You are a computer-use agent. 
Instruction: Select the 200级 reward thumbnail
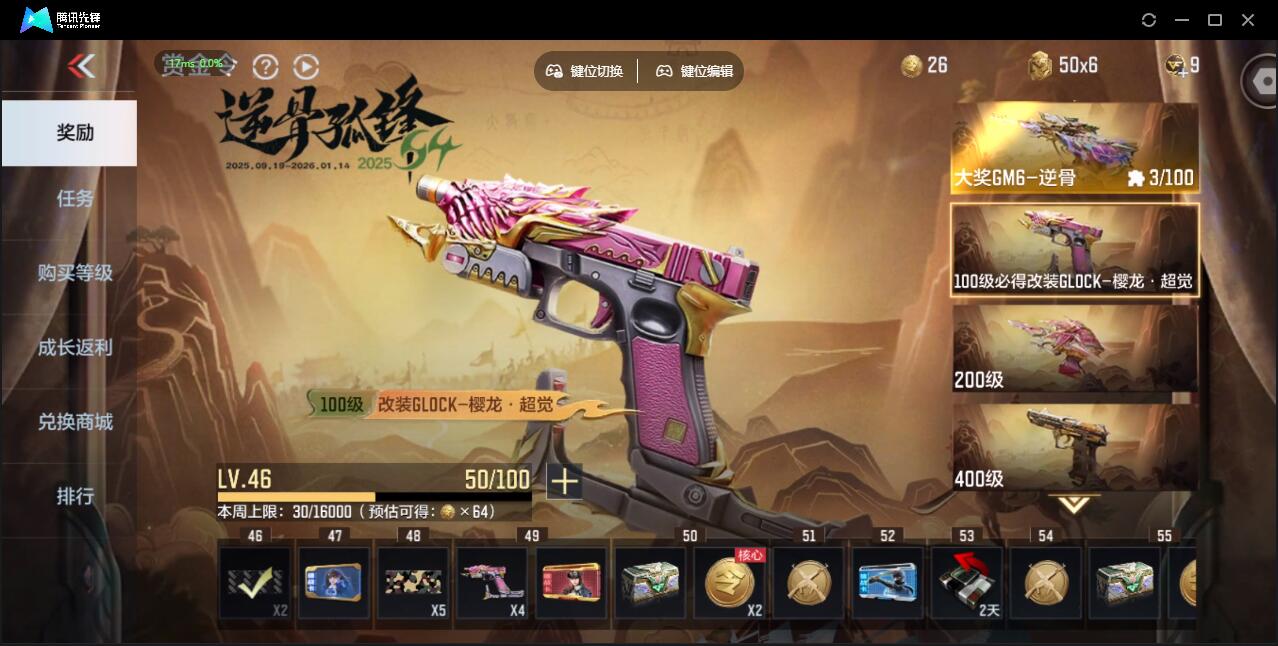pyautogui.click(x=1074, y=348)
